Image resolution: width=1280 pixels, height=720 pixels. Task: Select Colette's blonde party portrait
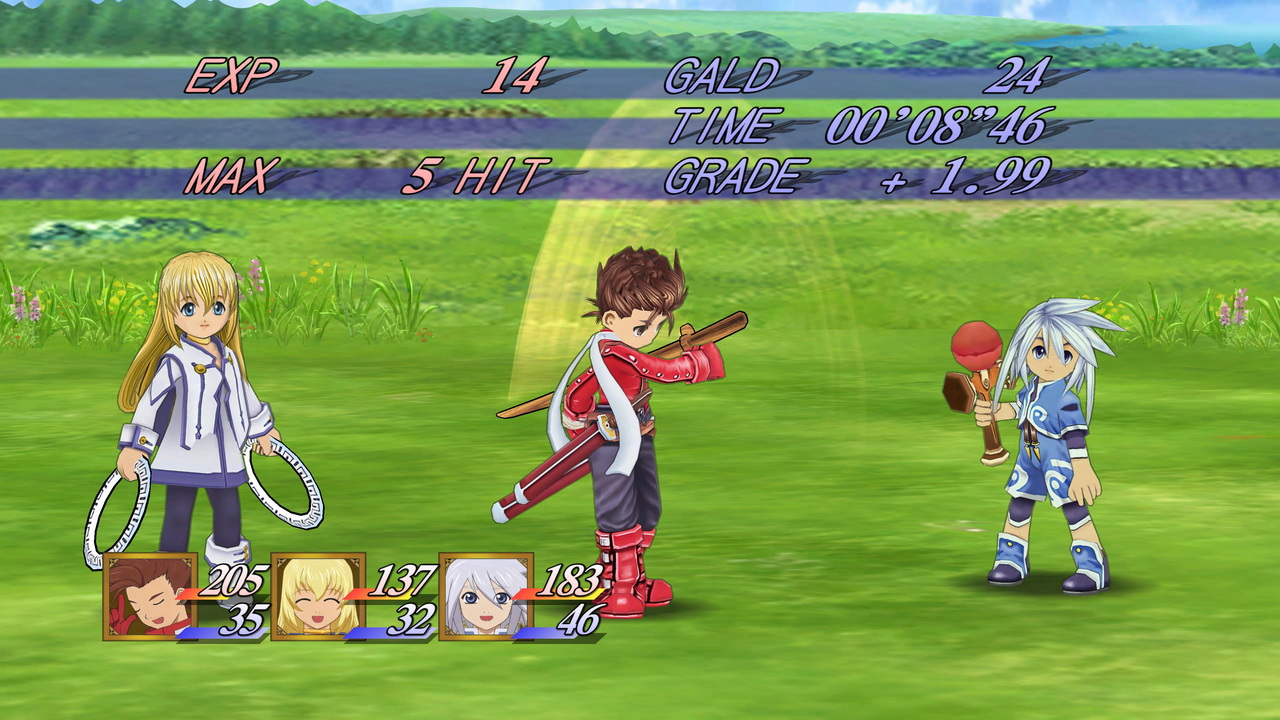click(x=318, y=596)
